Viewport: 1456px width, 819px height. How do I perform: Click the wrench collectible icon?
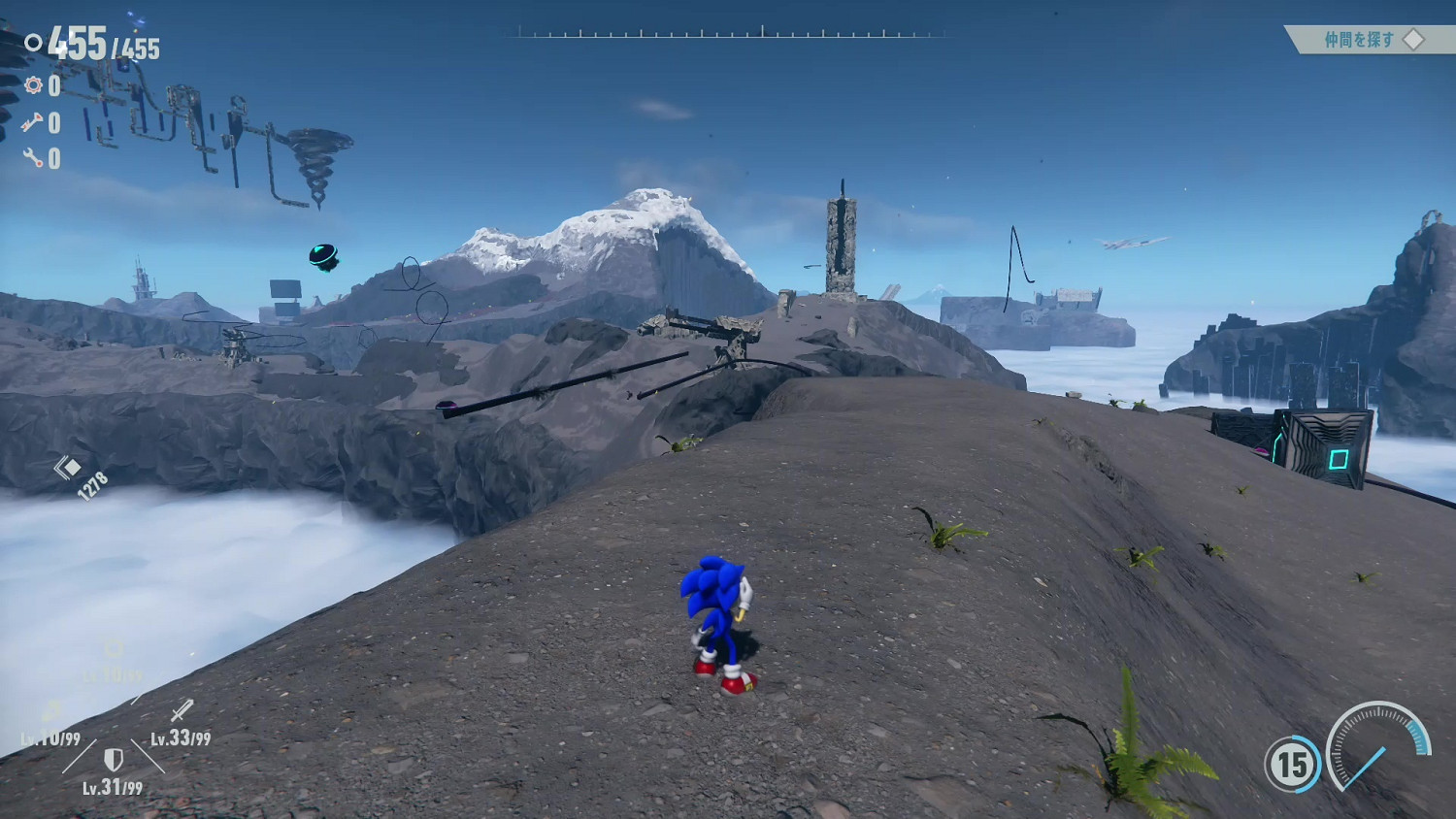click(33, 157)
